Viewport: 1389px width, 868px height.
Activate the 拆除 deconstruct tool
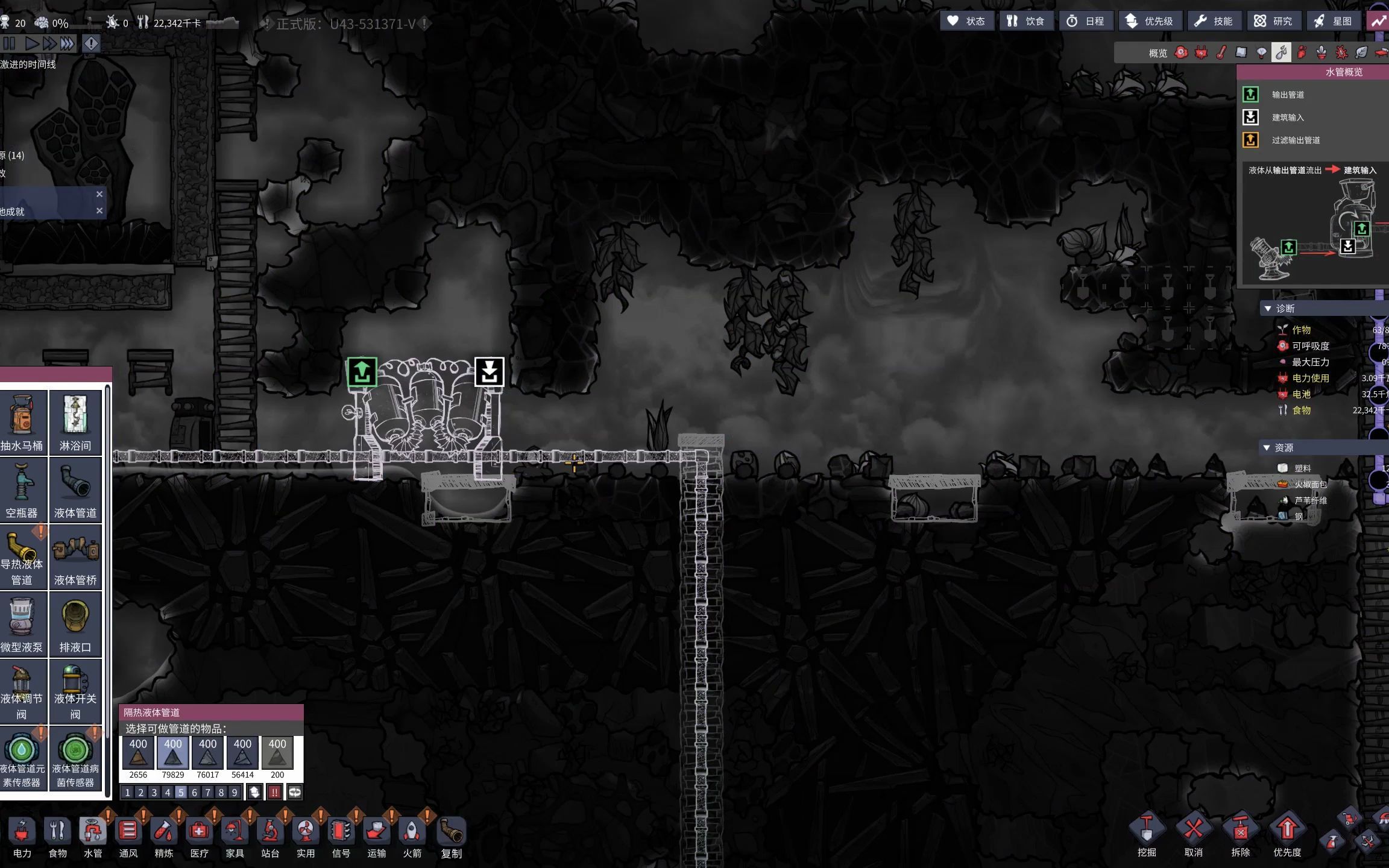[1240, 835]
